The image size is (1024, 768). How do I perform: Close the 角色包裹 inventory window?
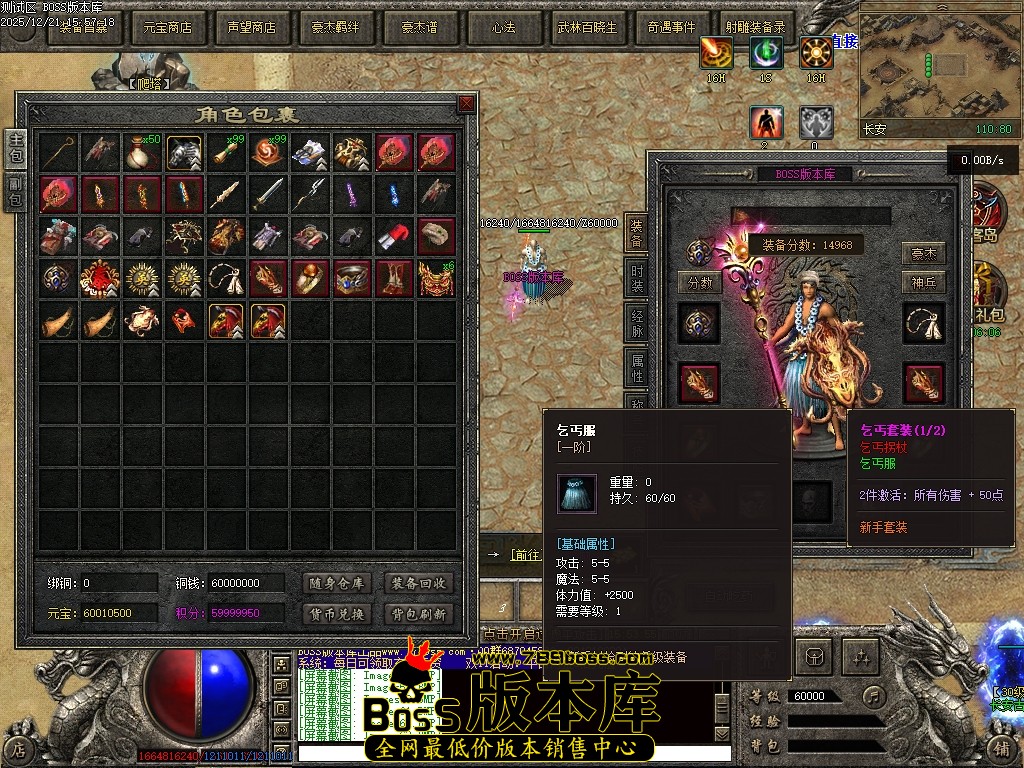click(x=466, y=104)
